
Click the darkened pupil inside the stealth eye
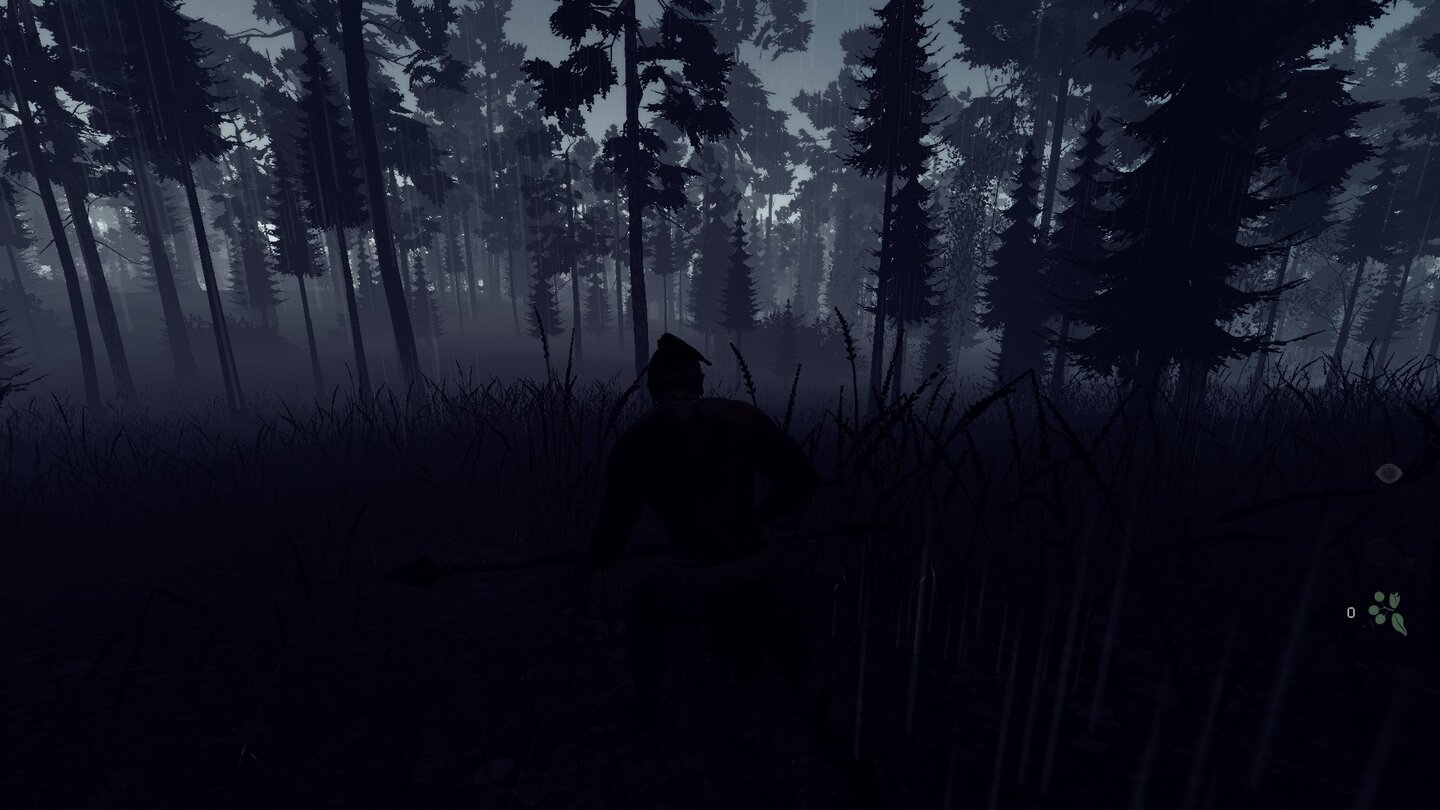[x=1390, y=472]
